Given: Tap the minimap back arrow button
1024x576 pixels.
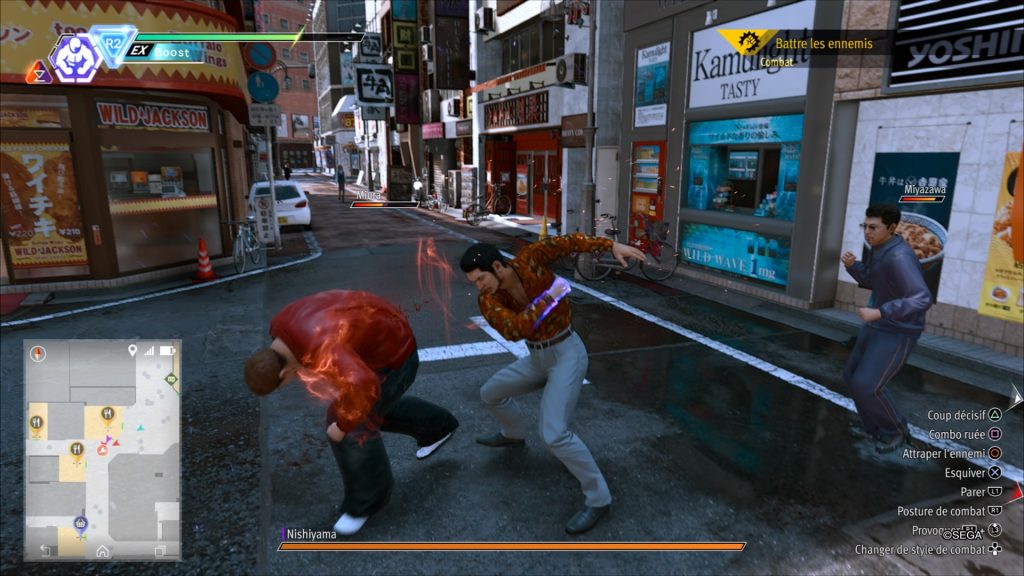Looking at the screenshot, I should (46, 550).
